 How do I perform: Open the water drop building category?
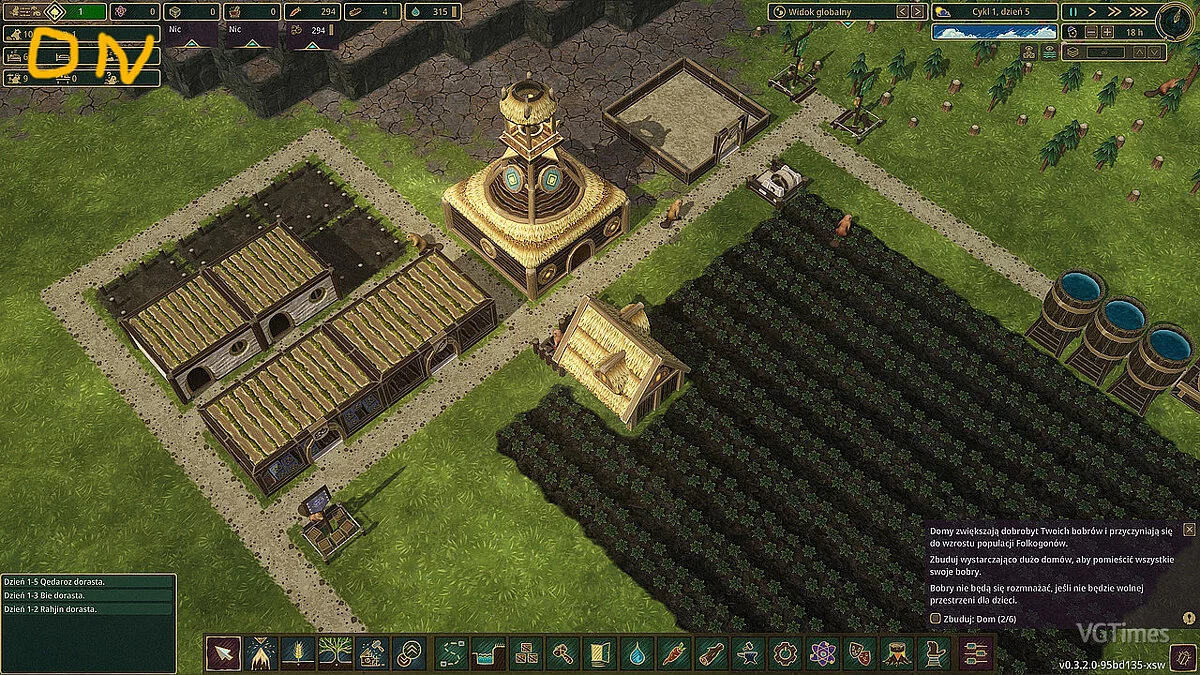(x=637, y=653)
